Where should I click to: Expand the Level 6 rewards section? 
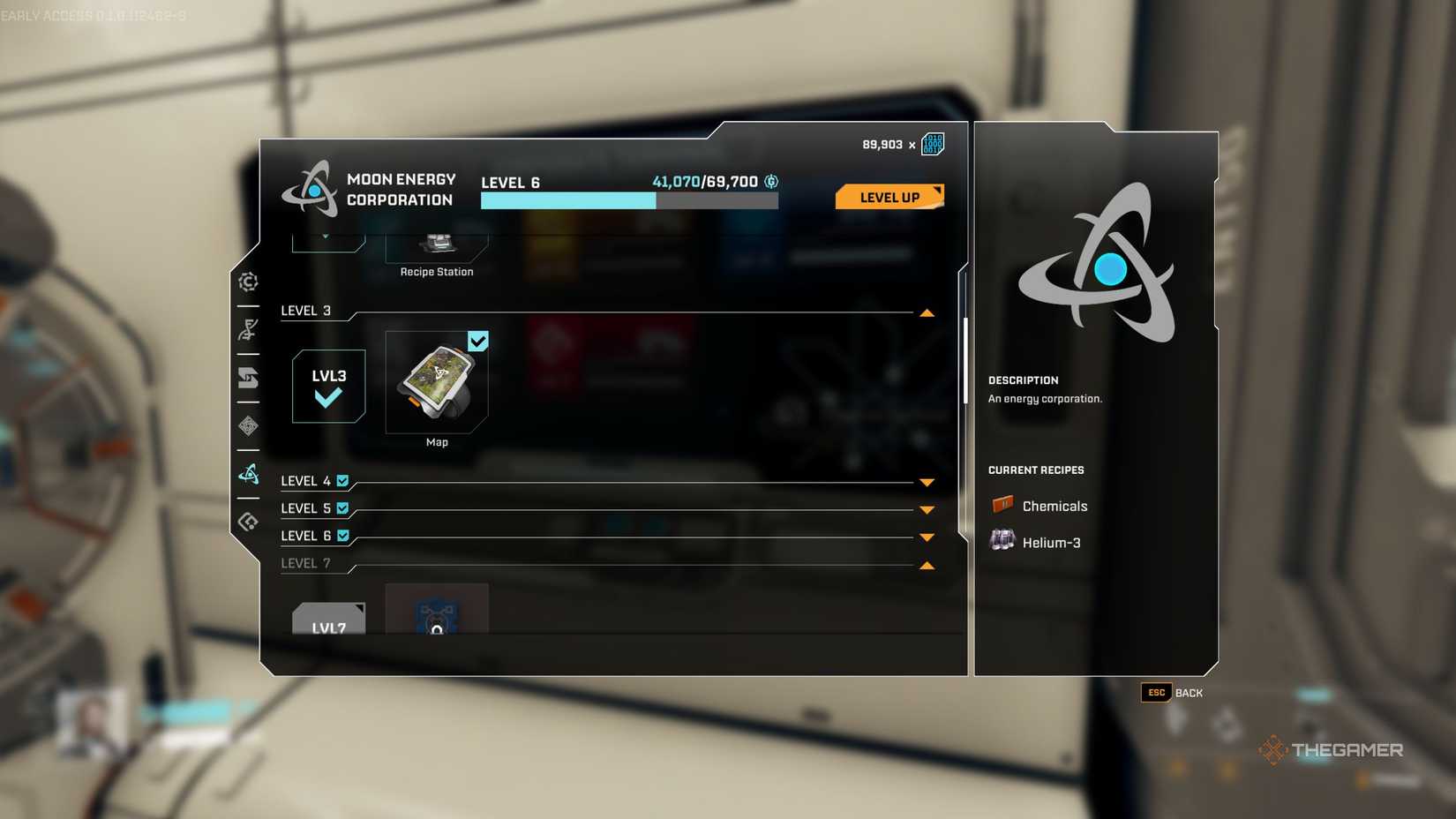(x=926, y=537)
